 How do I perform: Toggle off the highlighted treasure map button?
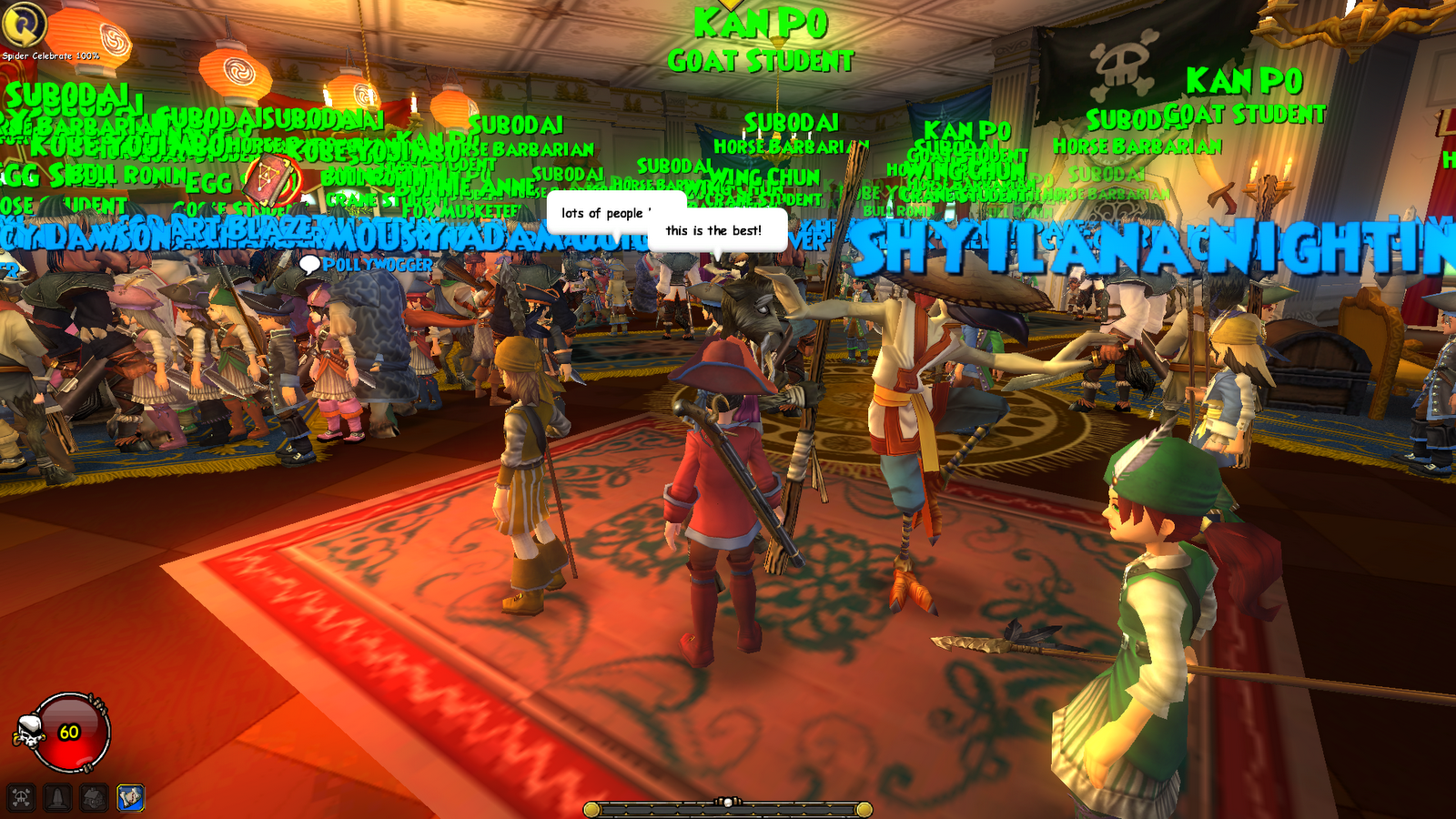129,796
